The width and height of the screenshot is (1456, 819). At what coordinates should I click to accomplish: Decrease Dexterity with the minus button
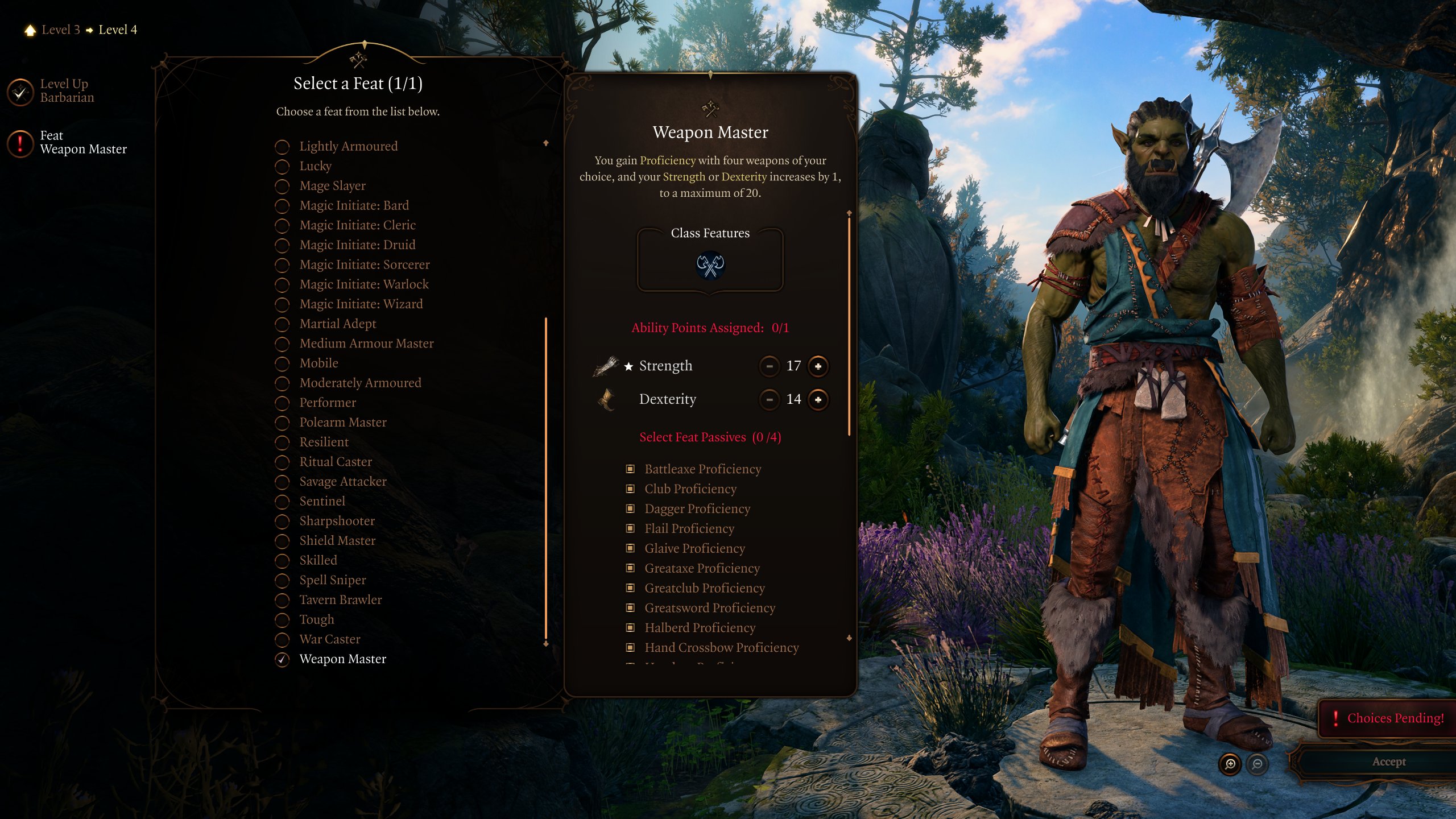point(770,400)
